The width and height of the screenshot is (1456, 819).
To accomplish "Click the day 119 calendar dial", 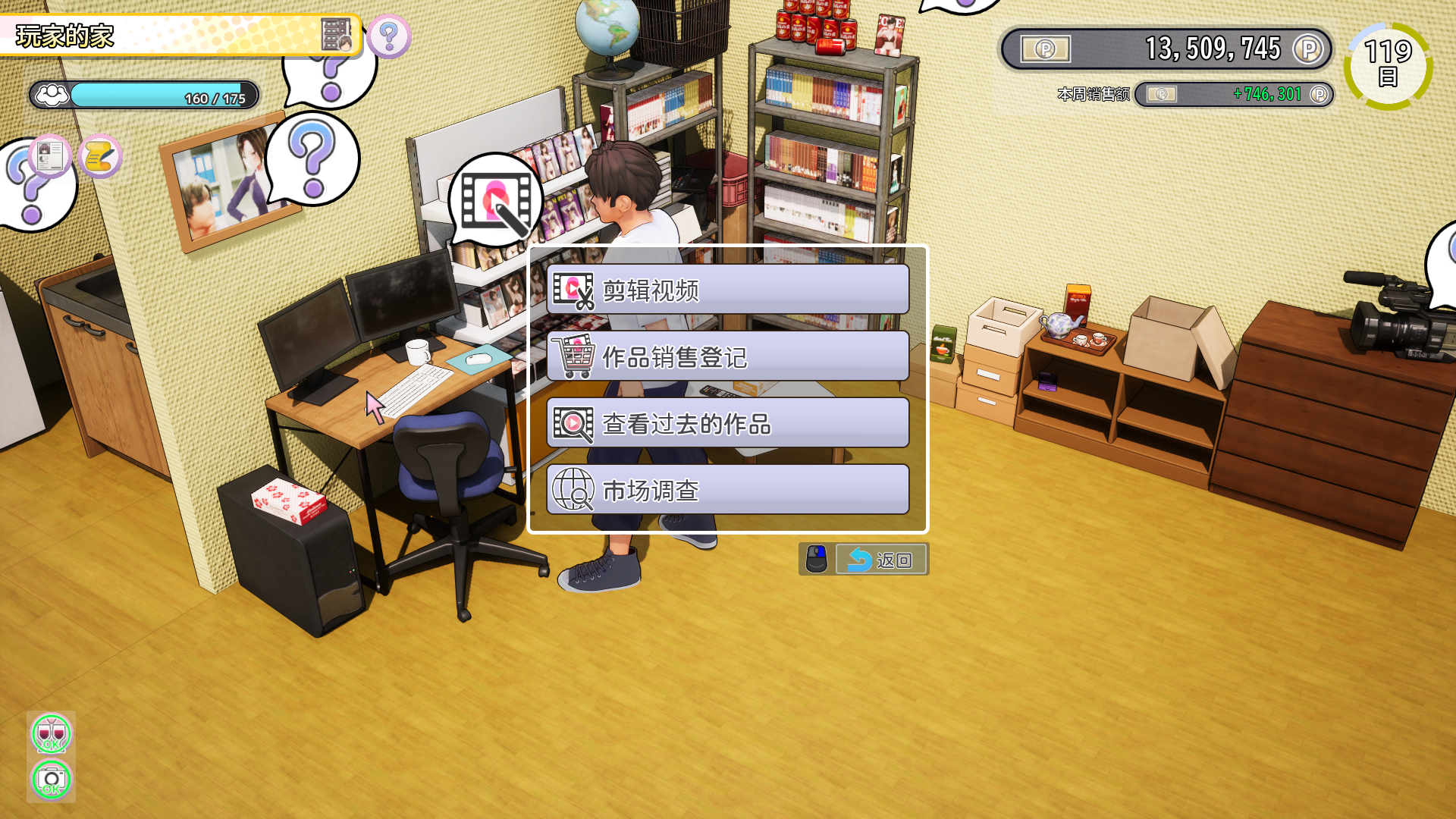I will 1388,65.
